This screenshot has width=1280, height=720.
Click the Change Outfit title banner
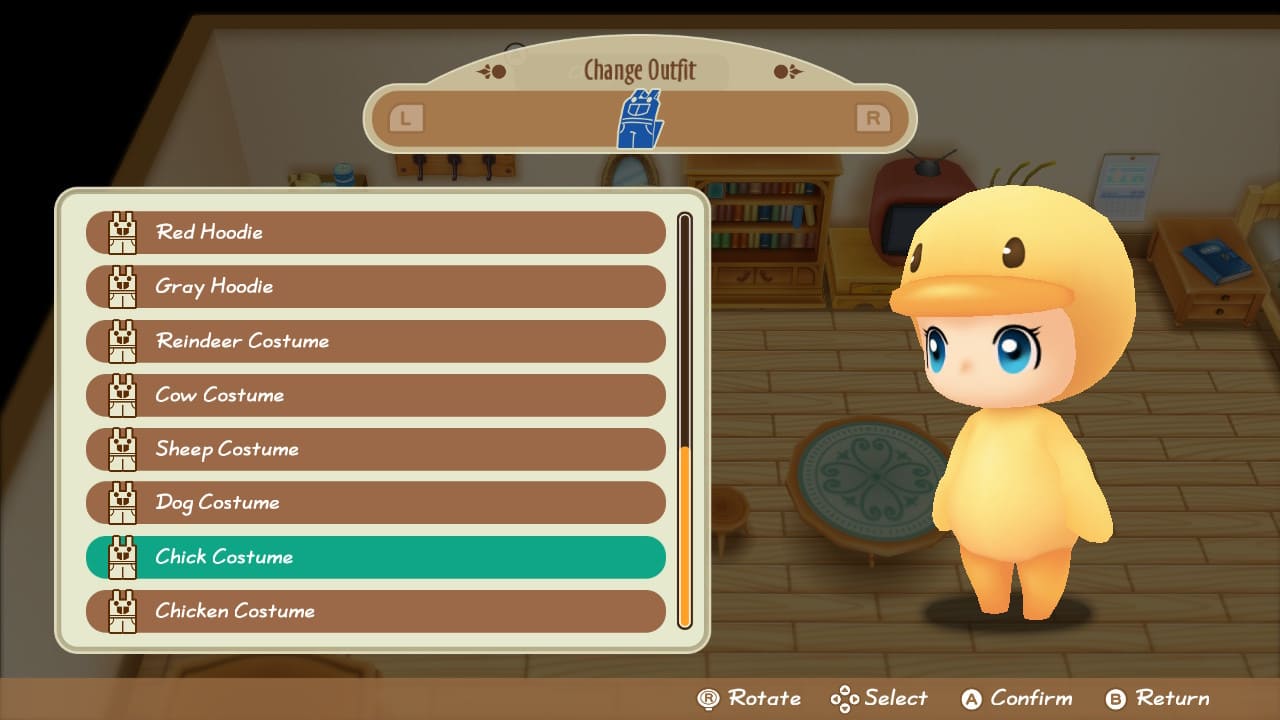(640, 70)
